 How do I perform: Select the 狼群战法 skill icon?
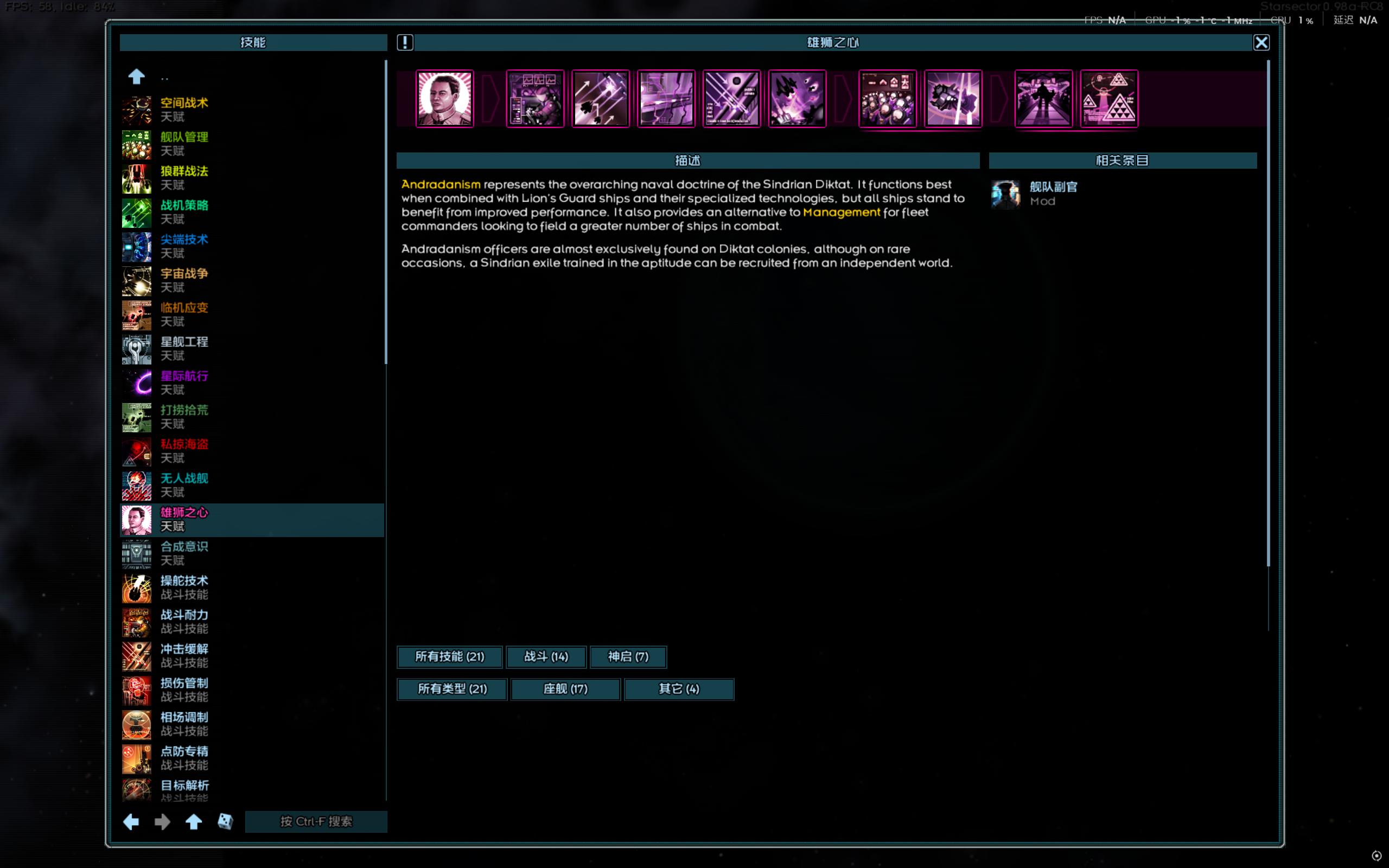pos(136,178)
